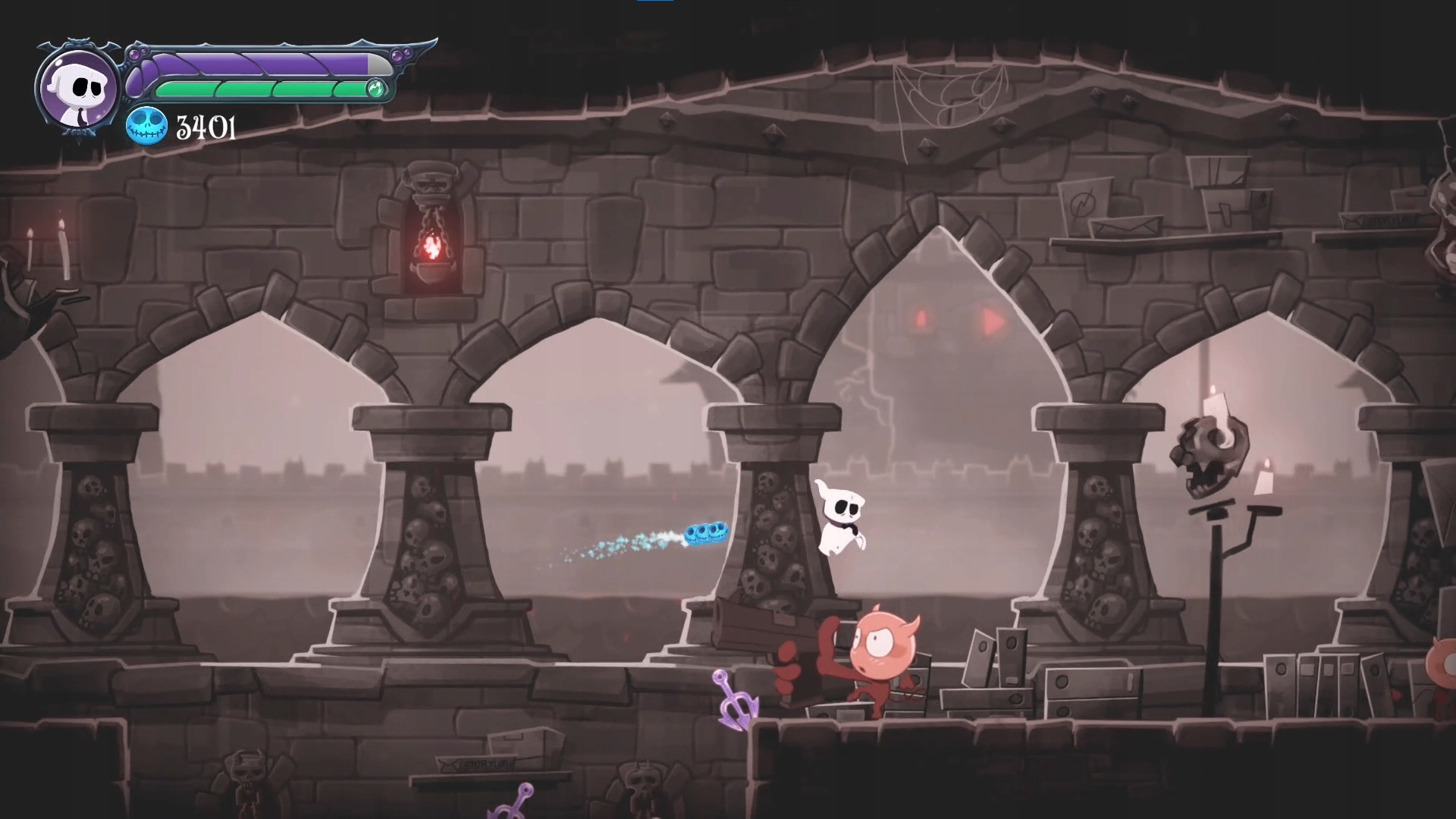This screenshot has height=819, width=1456.
Task: Select the blue skull currency icon
Action: click(146, 127)
